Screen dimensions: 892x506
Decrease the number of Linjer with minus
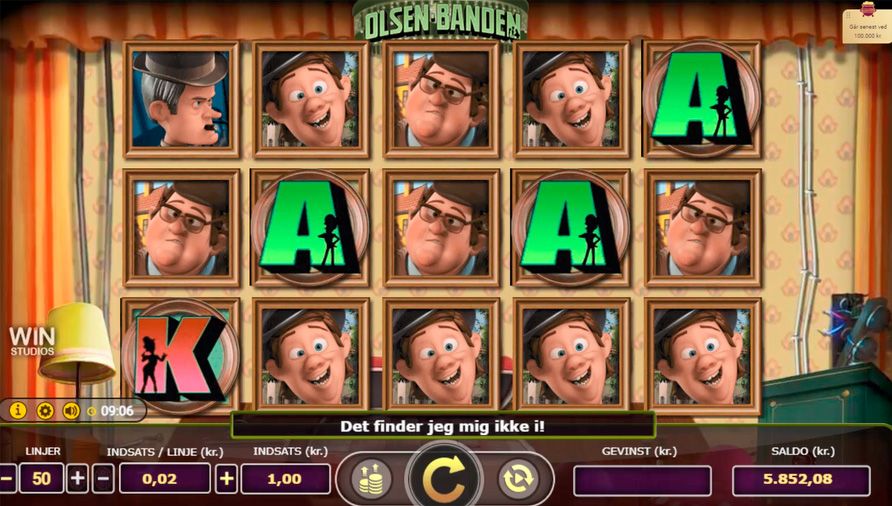7,479
